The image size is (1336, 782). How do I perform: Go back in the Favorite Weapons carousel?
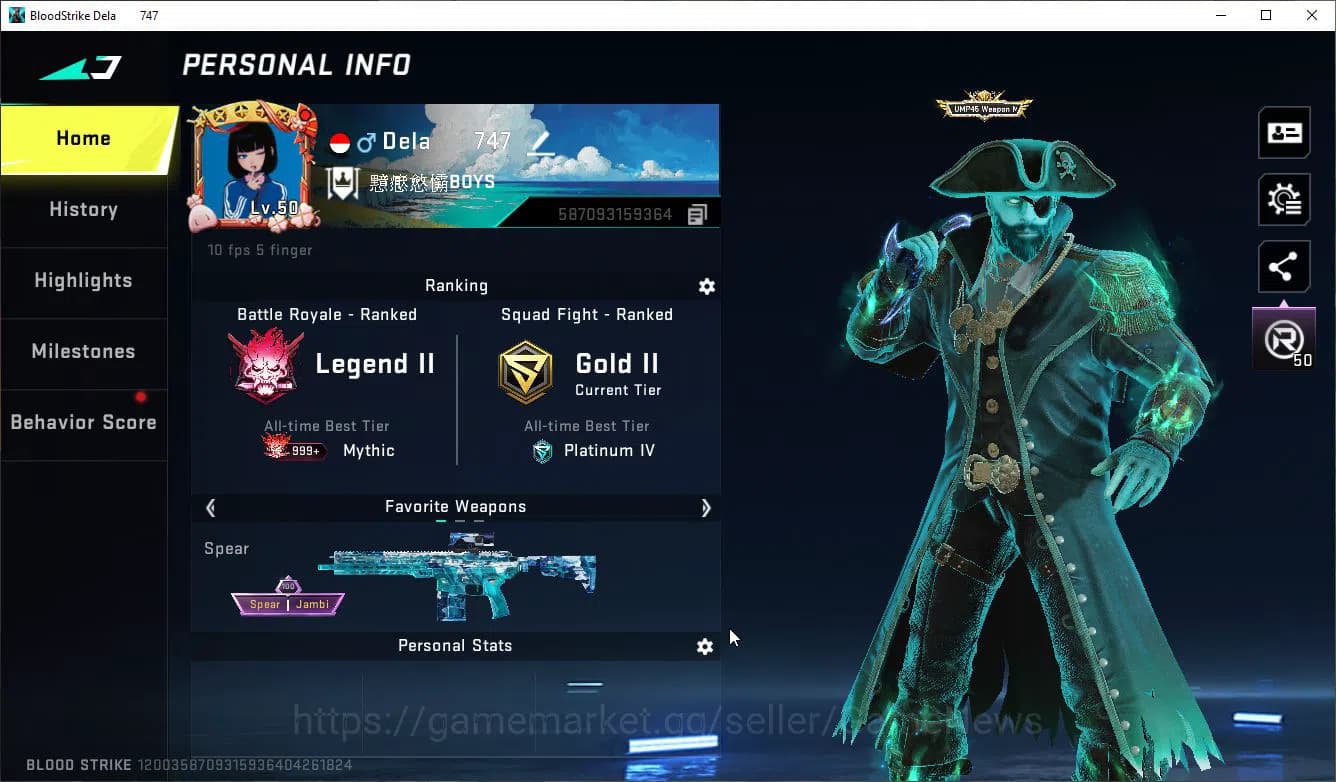click(210, 507)
